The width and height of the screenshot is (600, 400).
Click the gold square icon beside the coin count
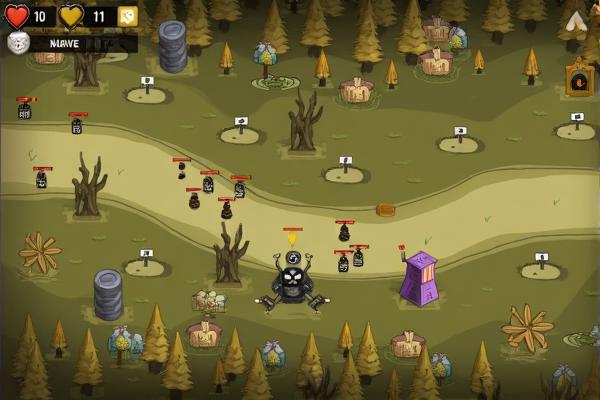(127, 16)
